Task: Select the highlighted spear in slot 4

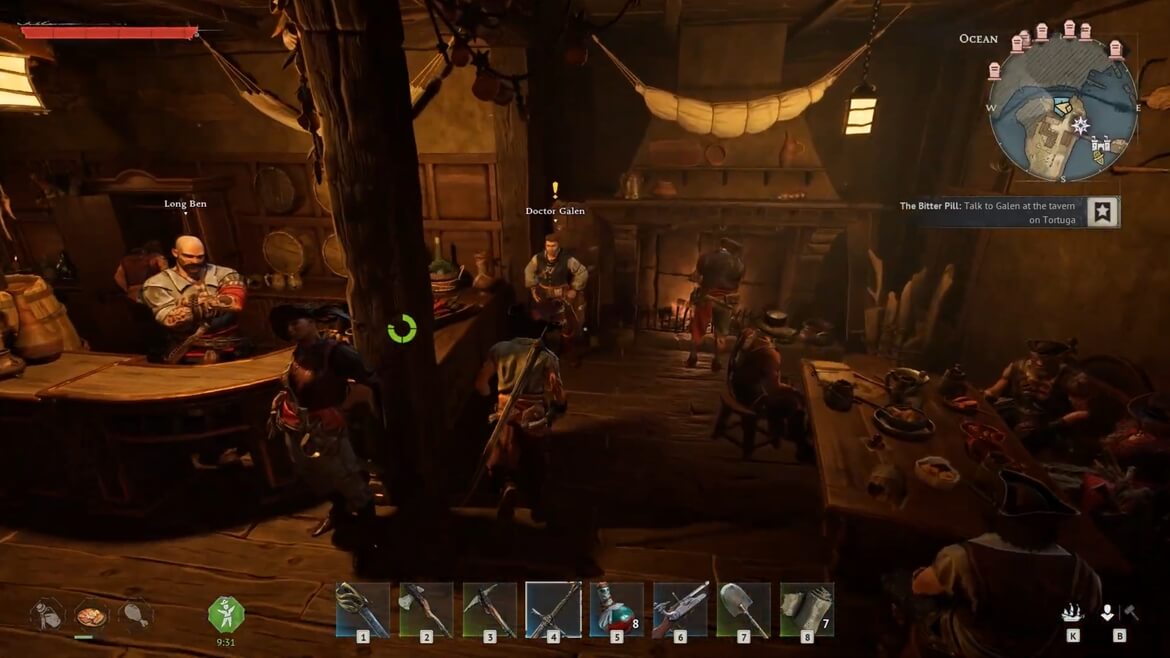Action: tap(553, 608)
